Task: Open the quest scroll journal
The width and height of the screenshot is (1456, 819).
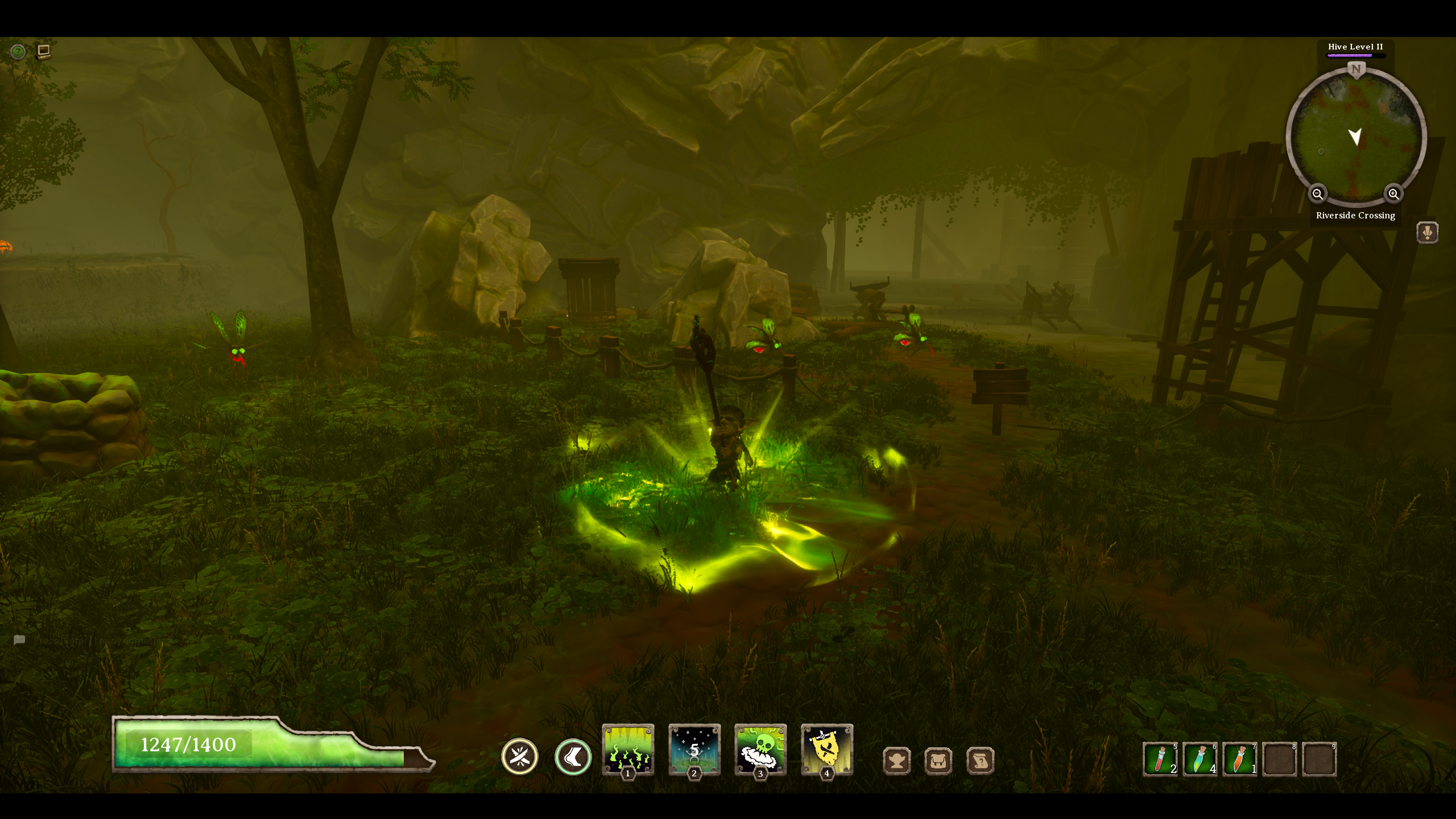Action: pos(979,760)
